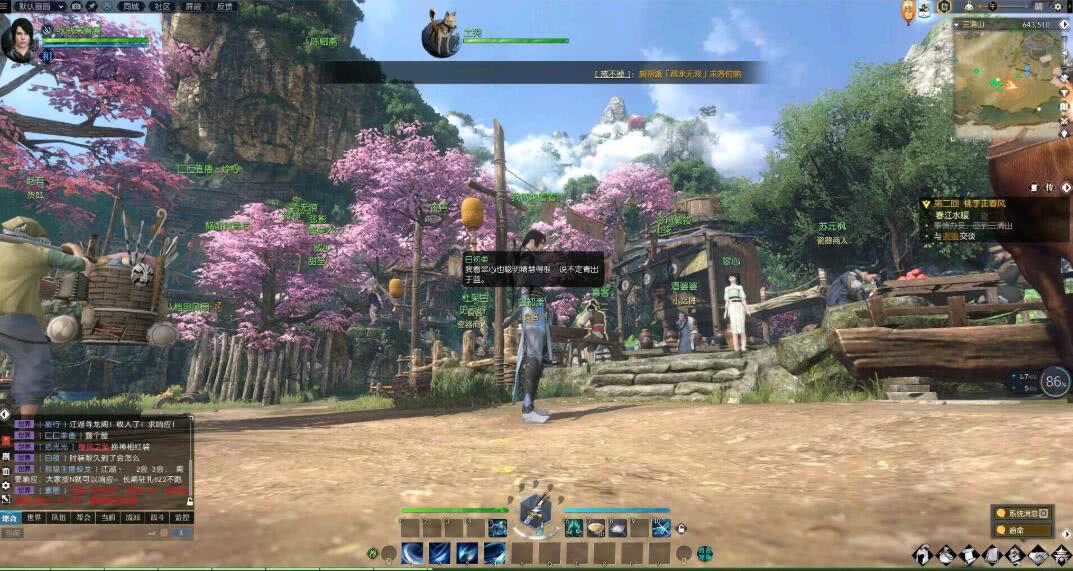
Task: Toggle the hotbar lock icon
Action: coord(681,528)
